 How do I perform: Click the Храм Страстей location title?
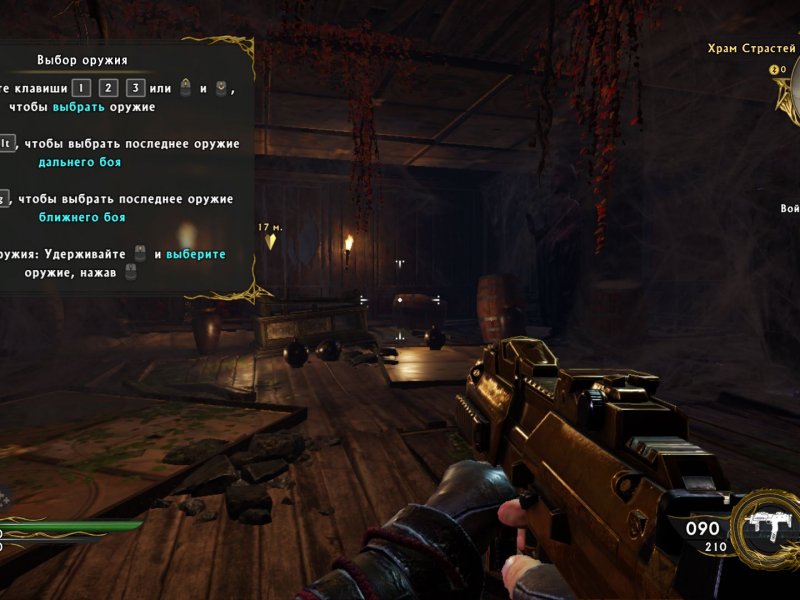pos(751,48)
